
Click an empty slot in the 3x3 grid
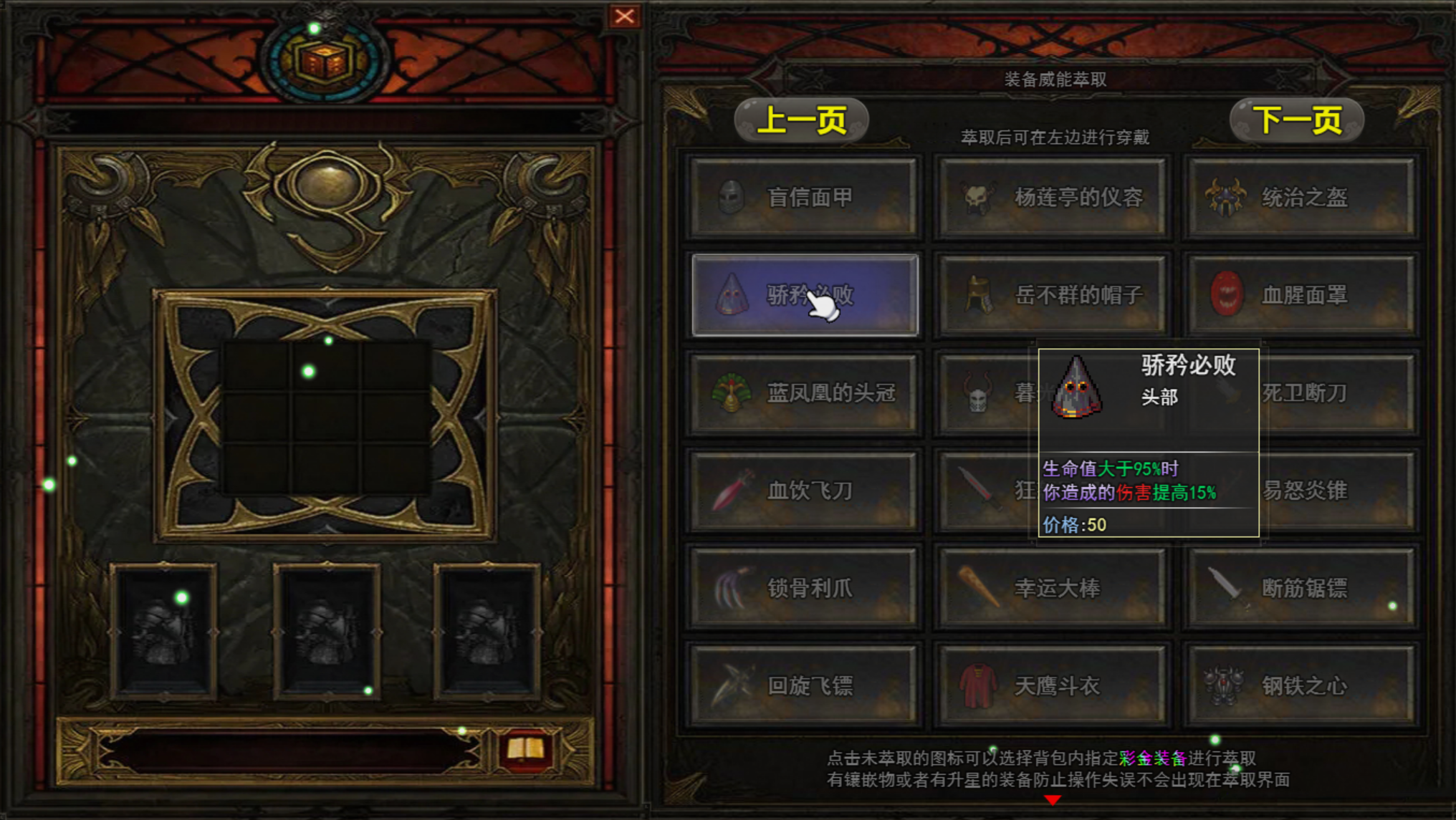coord(327,417)
